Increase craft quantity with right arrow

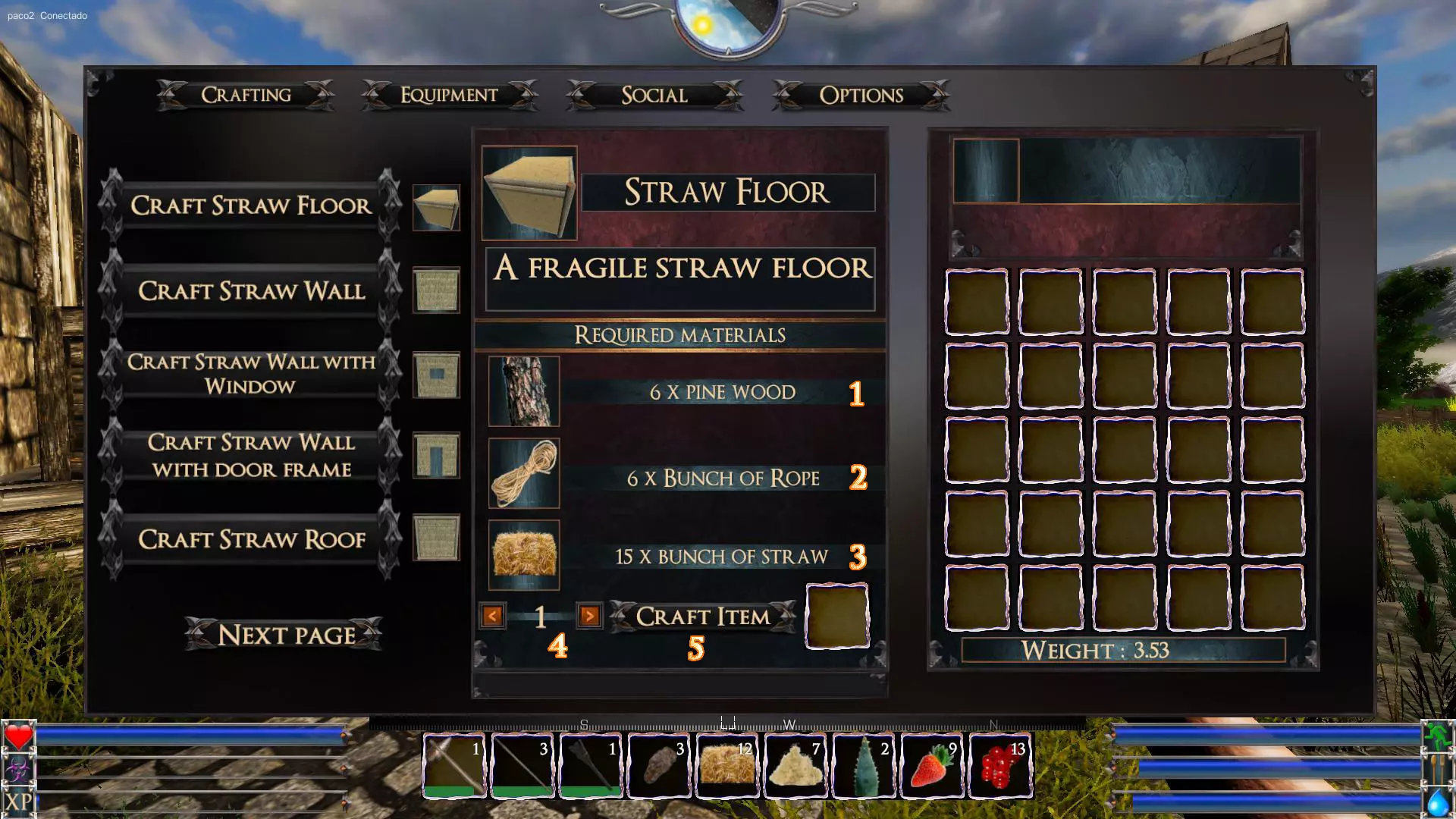[589, 616]
